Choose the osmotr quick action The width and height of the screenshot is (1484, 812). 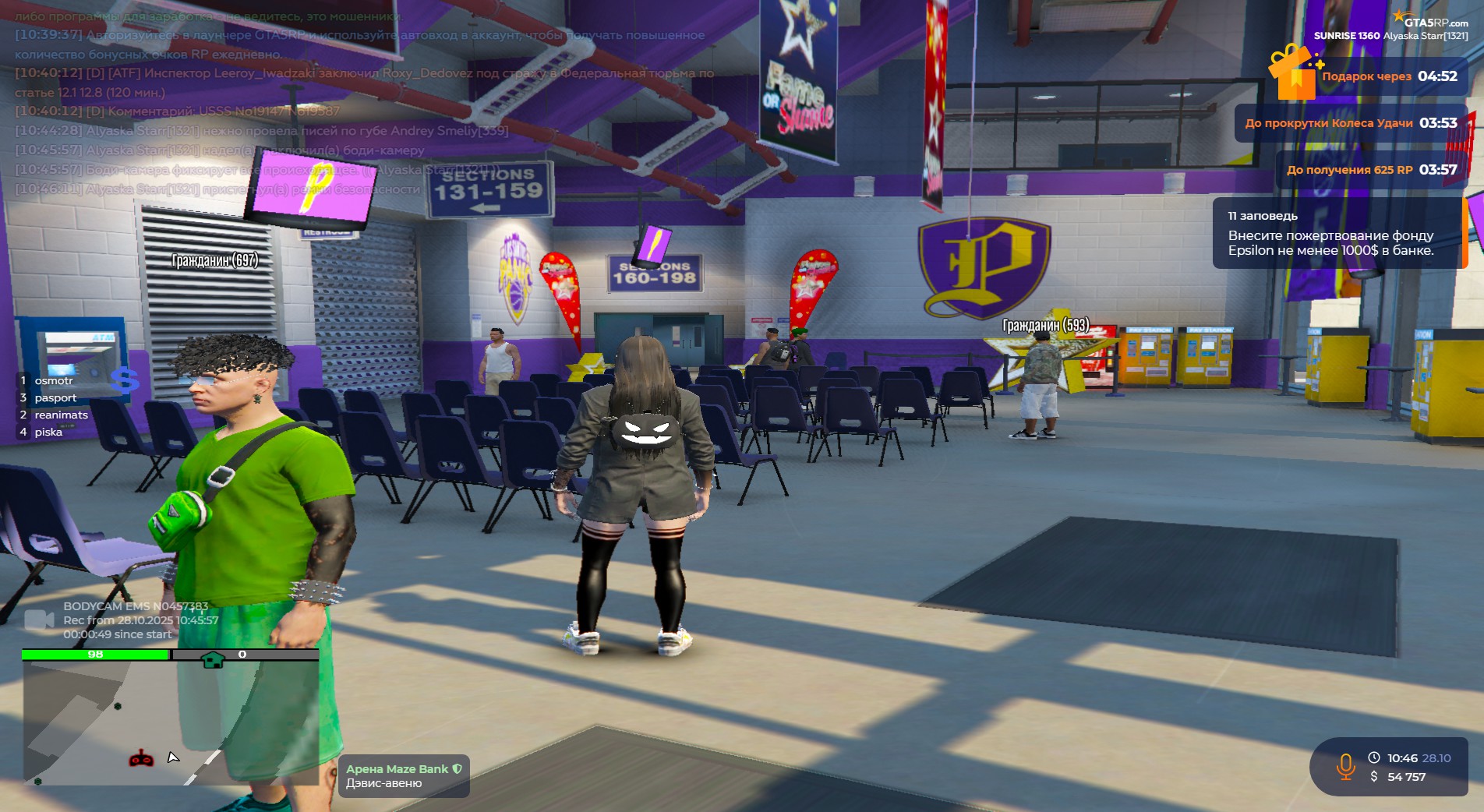pos(53,381)
